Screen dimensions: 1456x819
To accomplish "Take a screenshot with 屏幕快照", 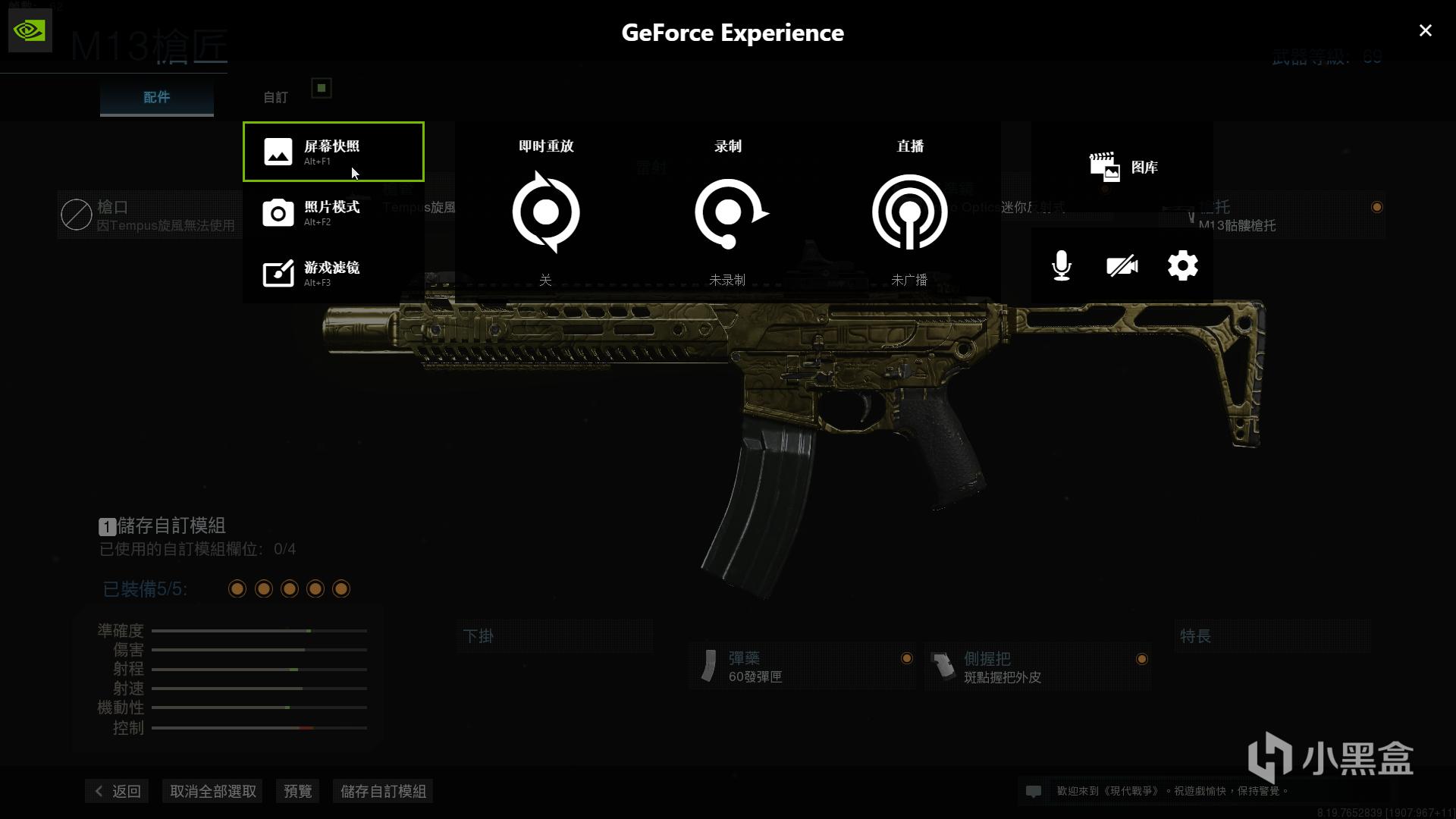I will pyautogui.click(x=333, y=152).
